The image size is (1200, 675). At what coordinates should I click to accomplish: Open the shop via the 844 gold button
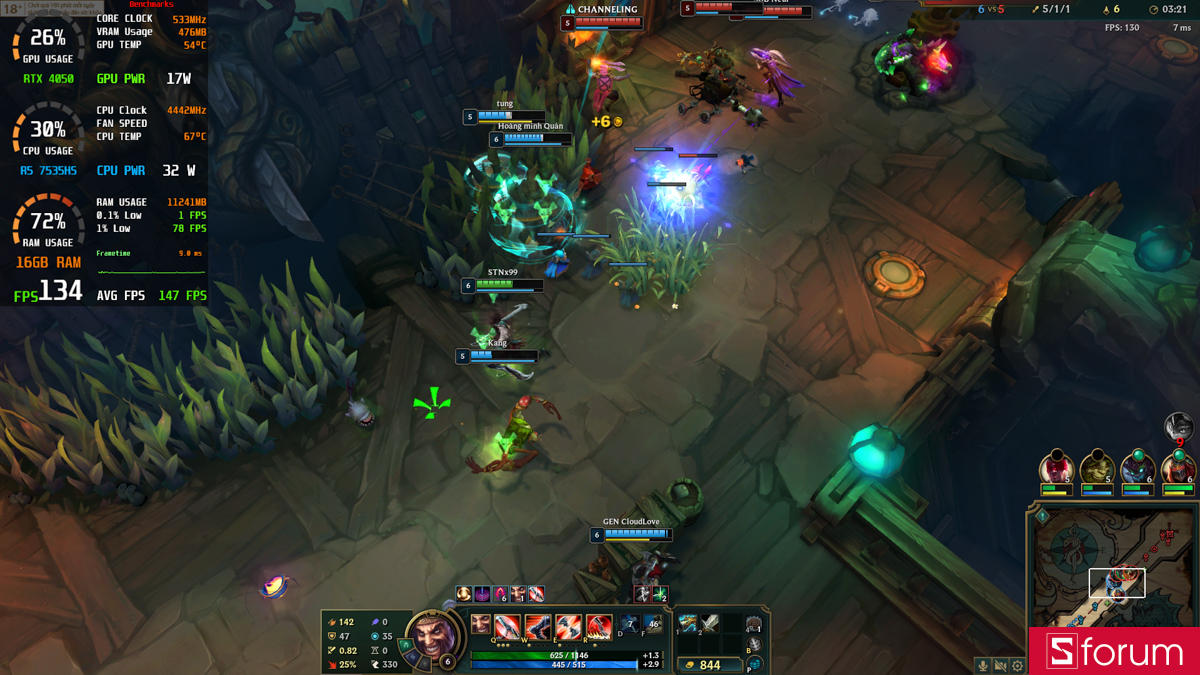(x=702, y=664)
